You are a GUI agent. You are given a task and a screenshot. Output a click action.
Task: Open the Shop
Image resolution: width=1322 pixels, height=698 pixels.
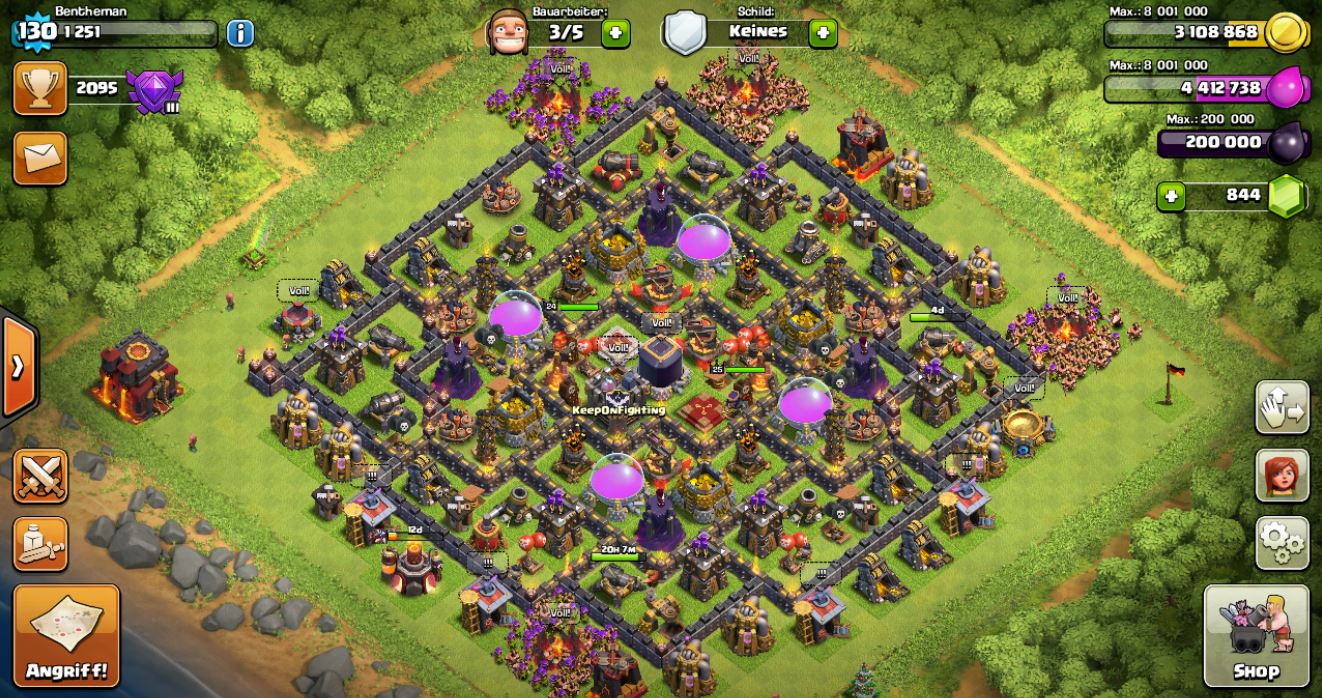(x=1256, y=635)
